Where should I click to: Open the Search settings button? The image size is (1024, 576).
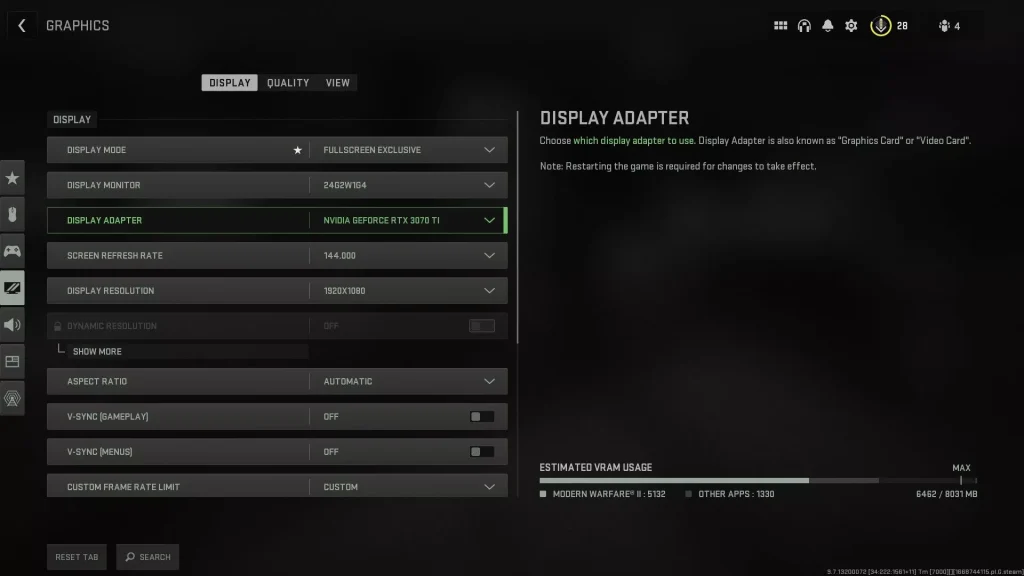click(x=148, y=557)
